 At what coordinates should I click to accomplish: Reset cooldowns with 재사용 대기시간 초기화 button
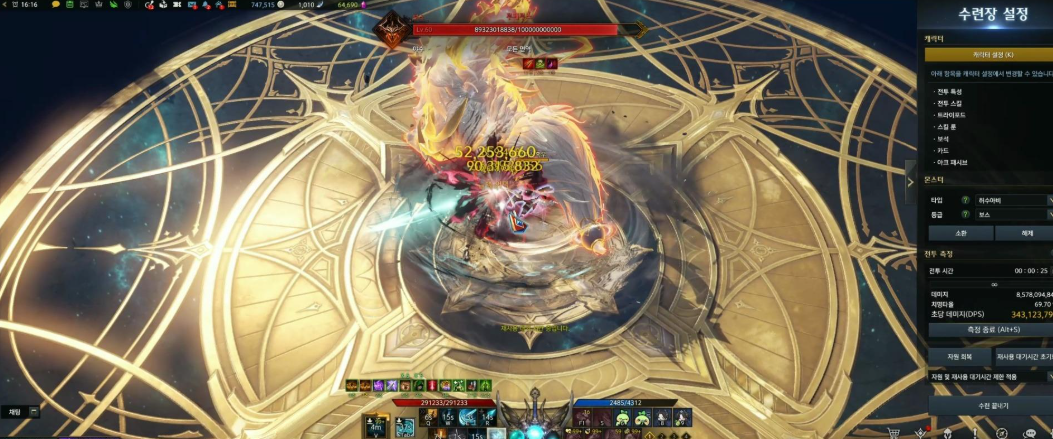(1024, 356)
